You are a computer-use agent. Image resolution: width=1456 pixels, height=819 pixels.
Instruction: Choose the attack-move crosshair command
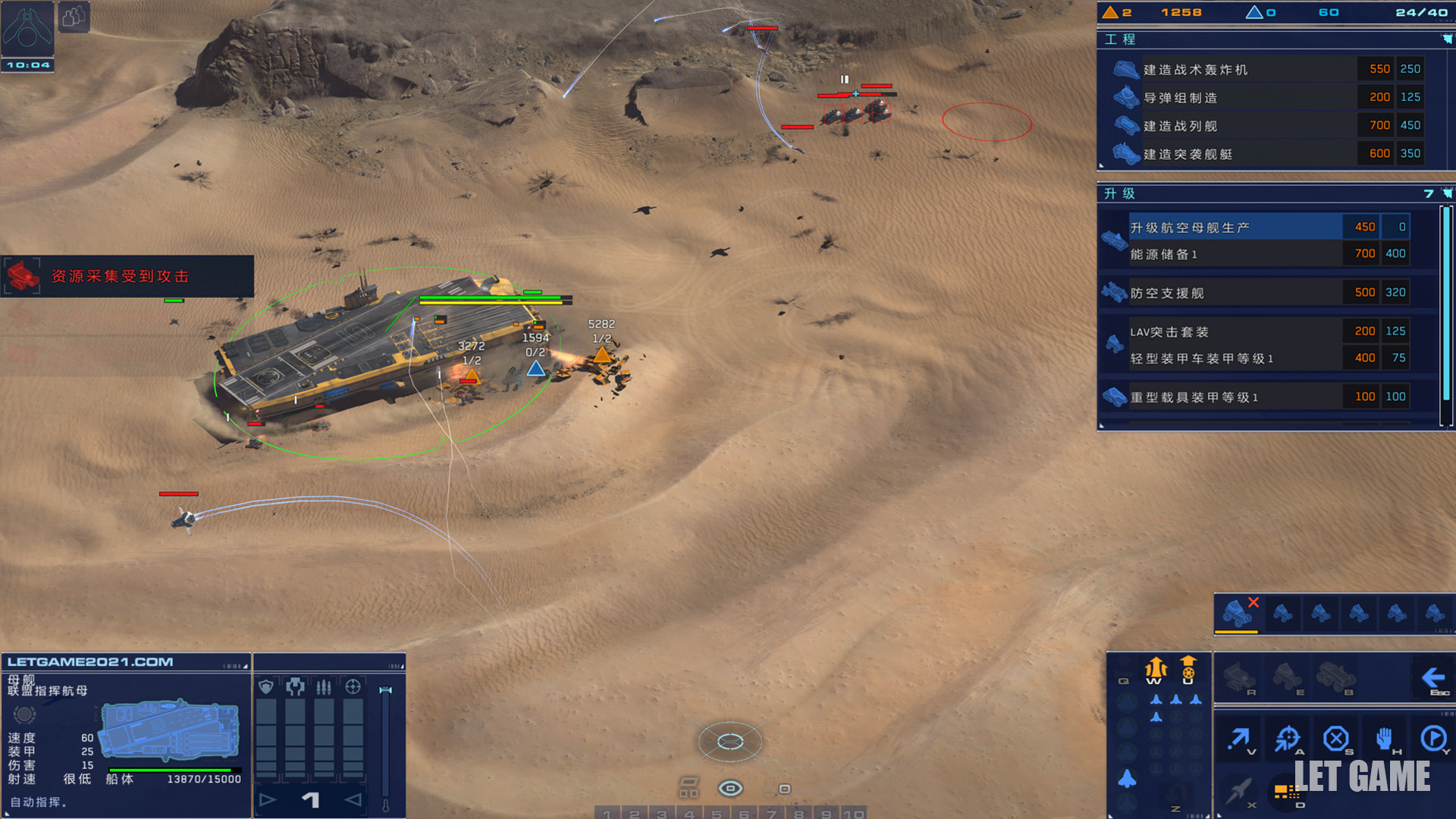(1287, 738)
